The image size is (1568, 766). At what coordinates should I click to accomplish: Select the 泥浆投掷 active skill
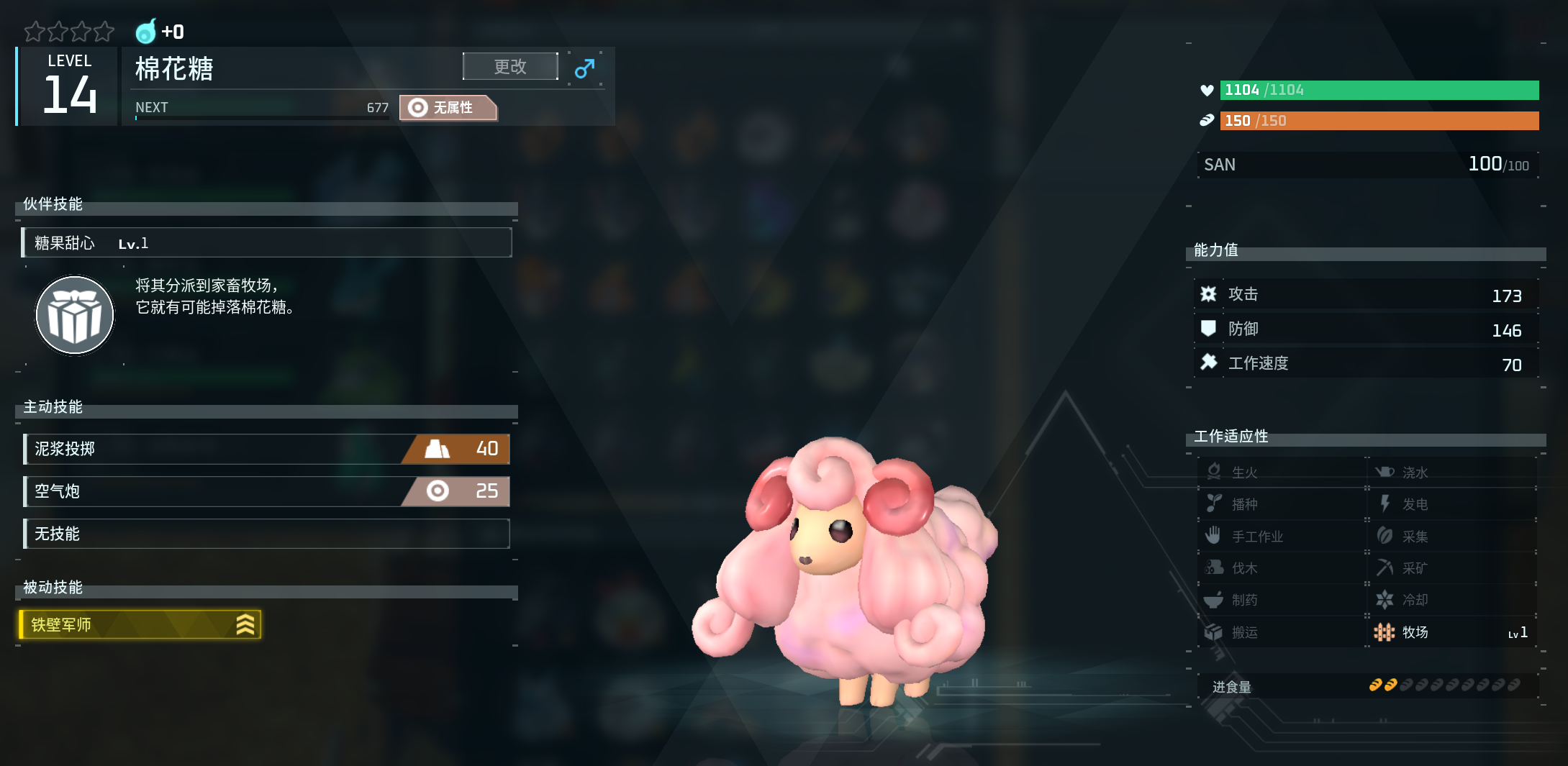266,449
